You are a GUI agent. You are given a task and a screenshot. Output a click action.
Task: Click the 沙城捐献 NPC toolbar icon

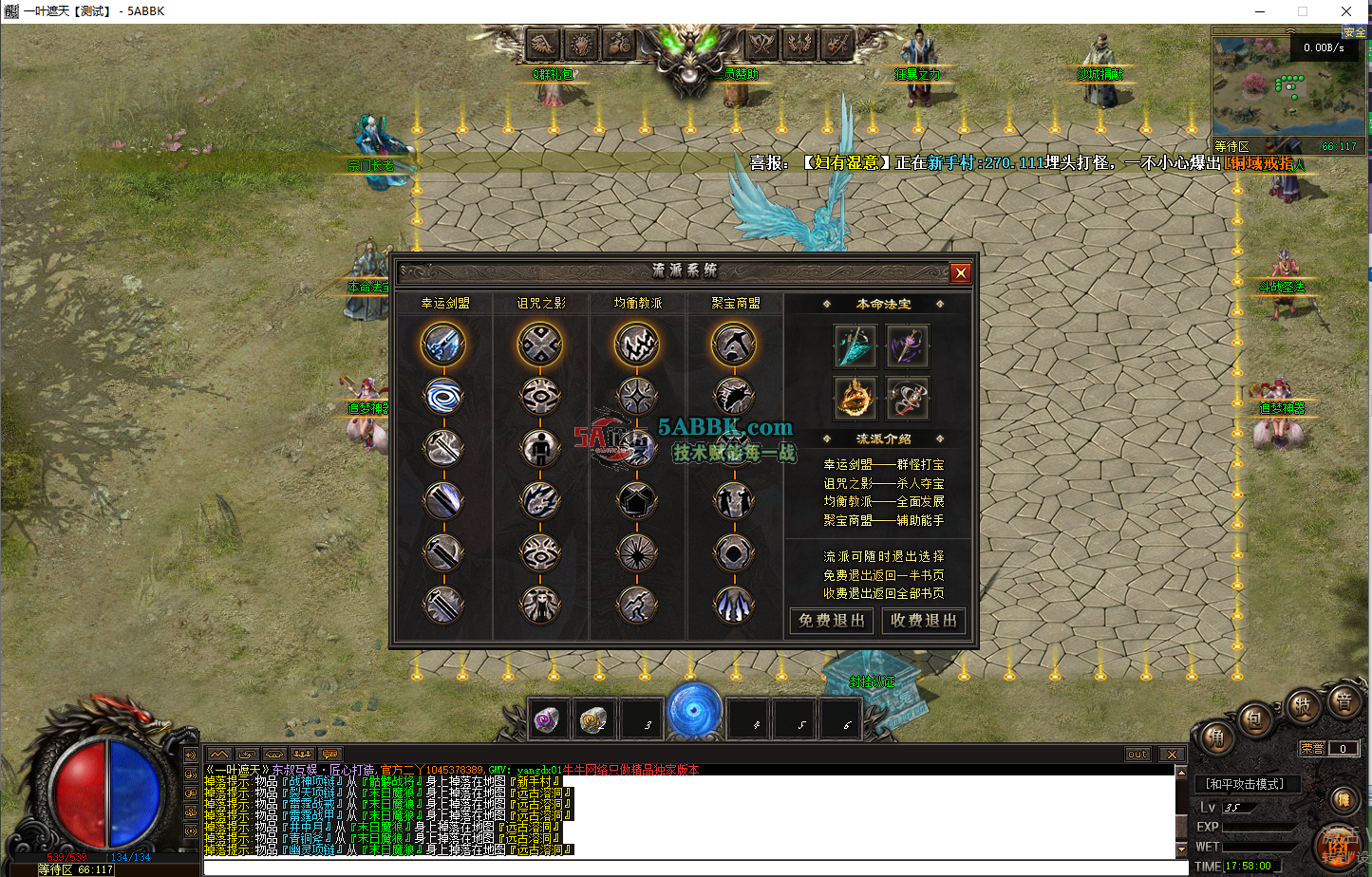1101,73
